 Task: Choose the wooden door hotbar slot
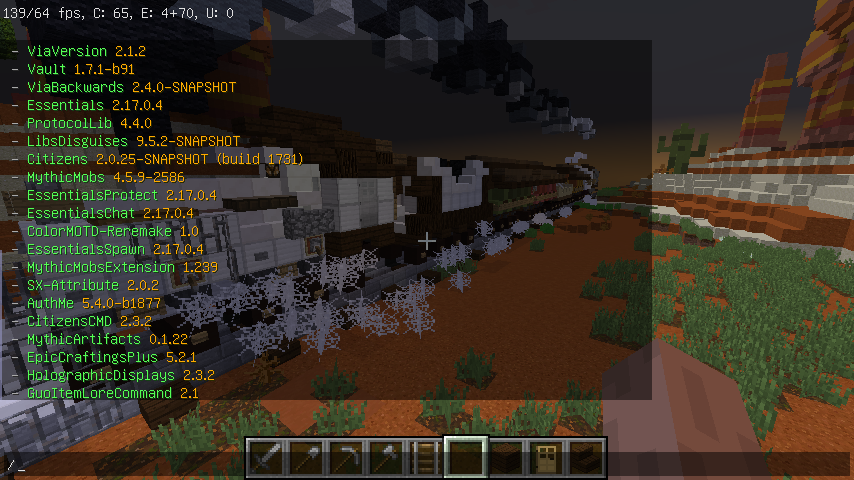(x=546, y=458)
